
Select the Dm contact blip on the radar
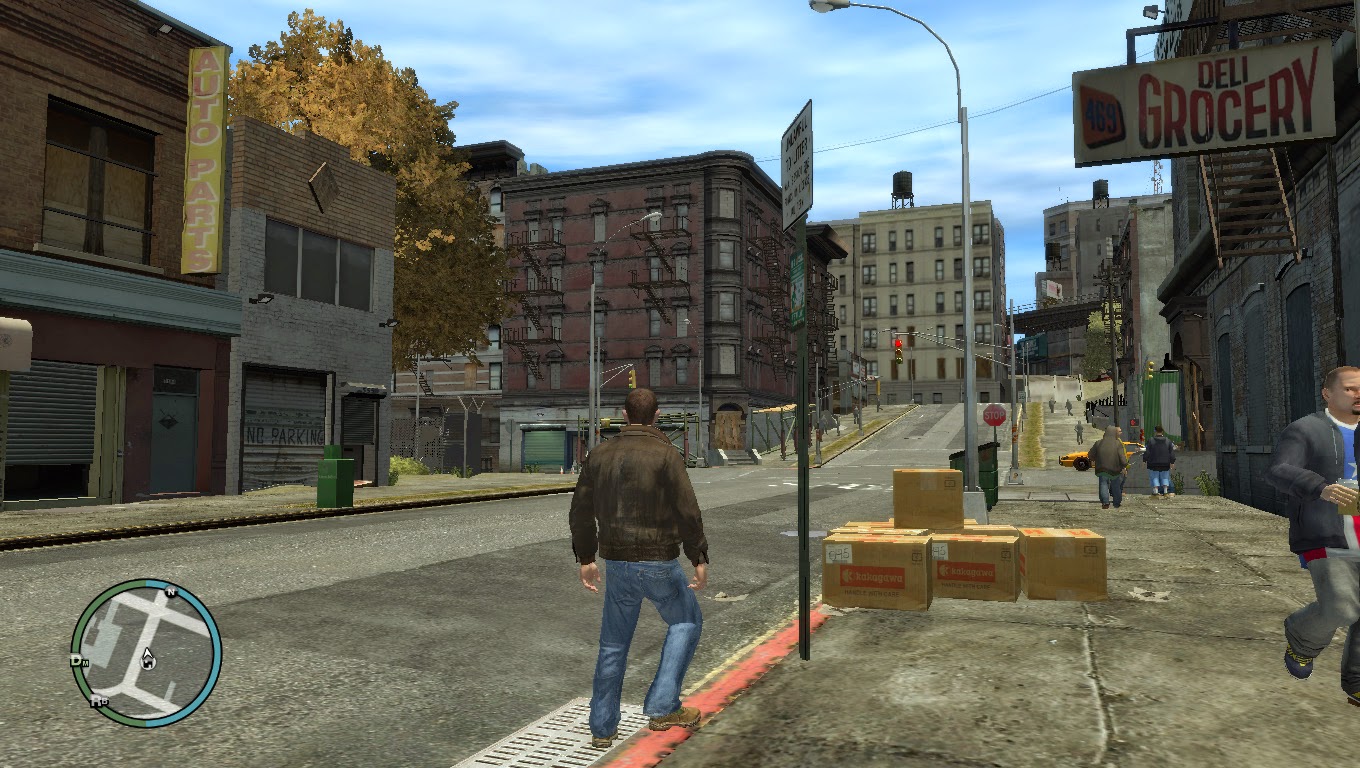coord(79,661)
